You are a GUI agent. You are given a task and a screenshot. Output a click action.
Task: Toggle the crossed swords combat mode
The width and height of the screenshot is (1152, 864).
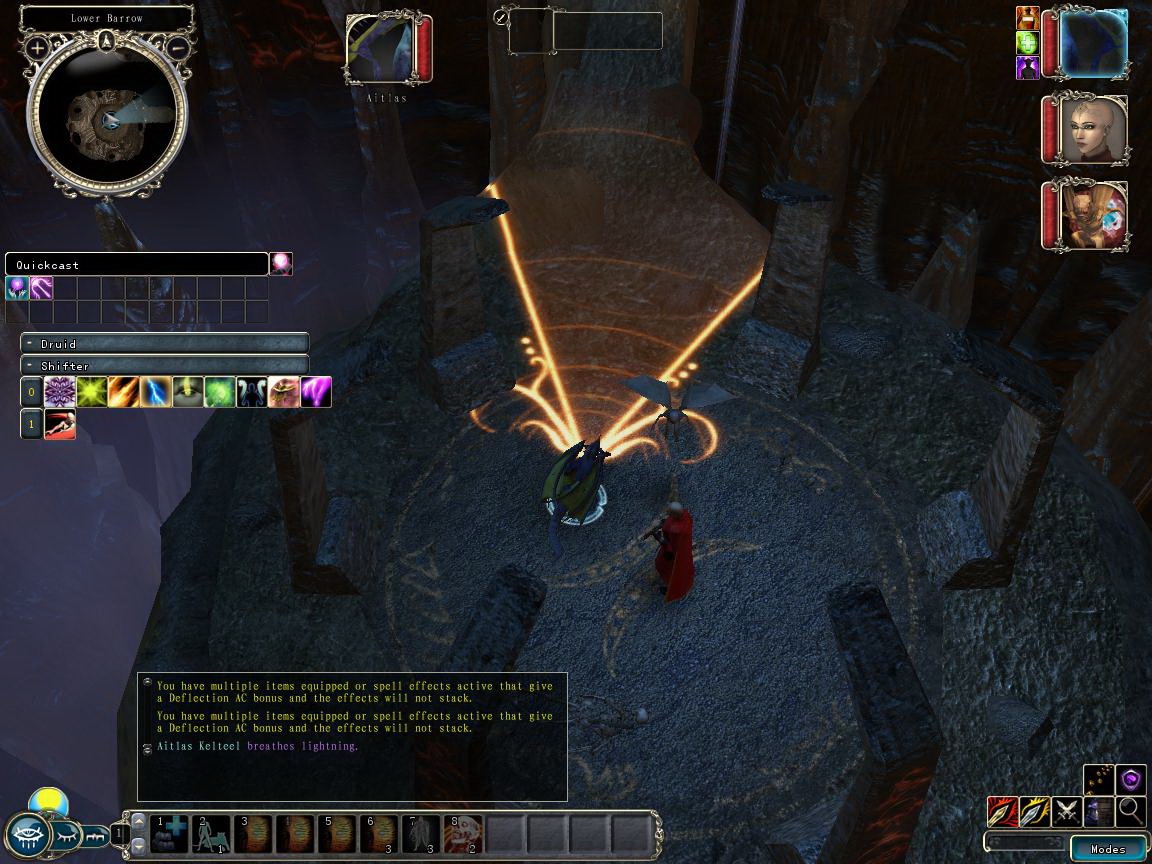1067,811
